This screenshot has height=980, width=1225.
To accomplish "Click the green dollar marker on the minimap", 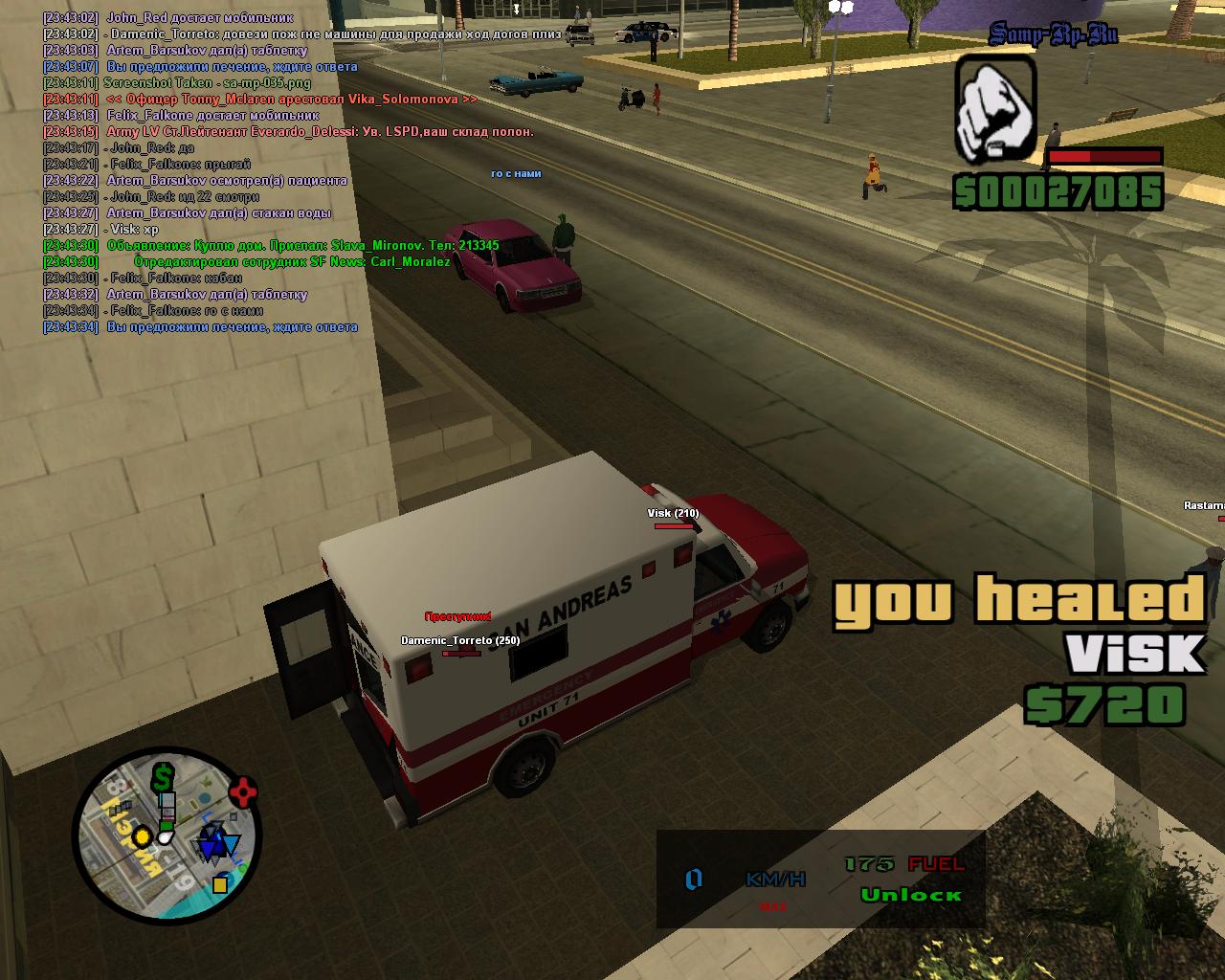I will (x=164, y=776).
